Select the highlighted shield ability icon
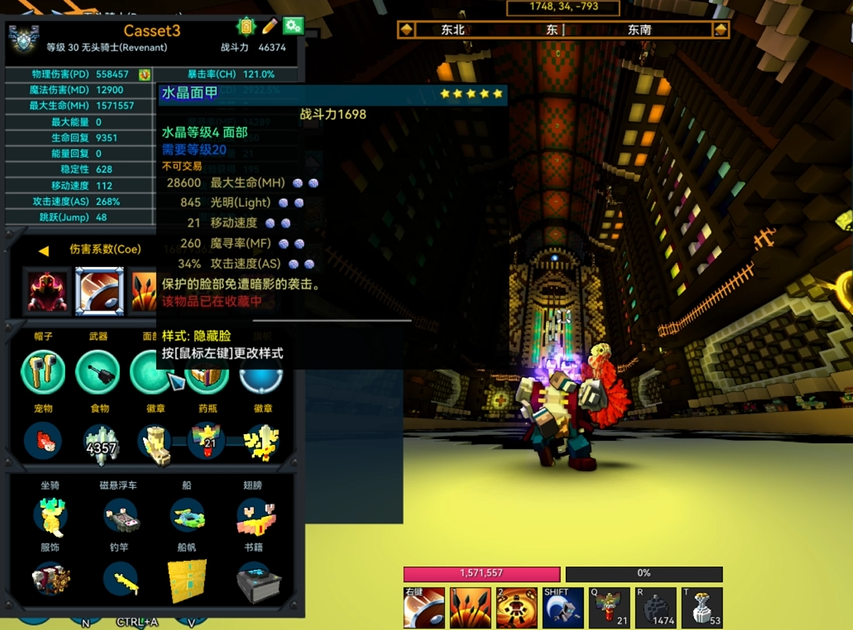853x630 pixels. 99,291
